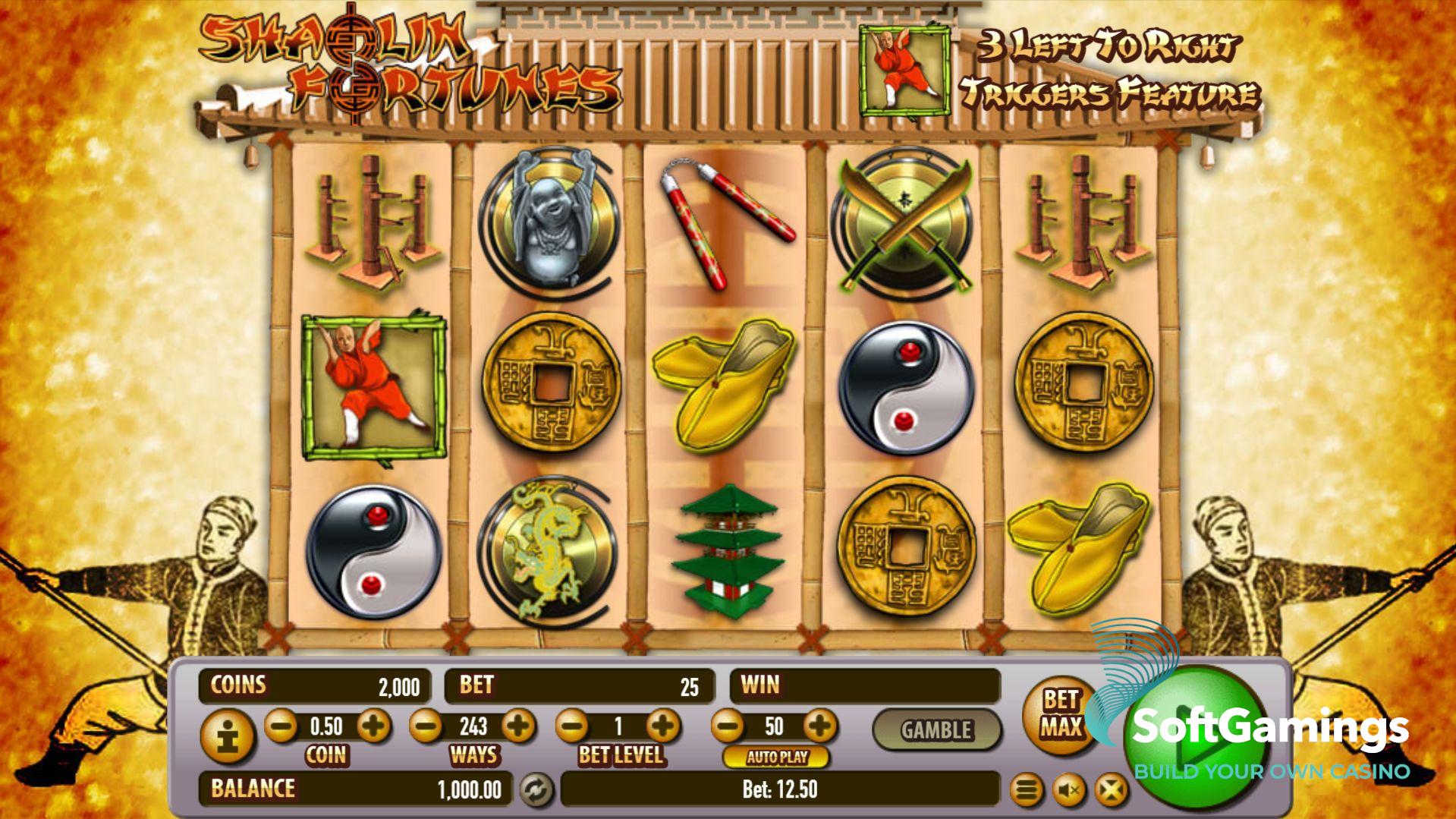Toggle the sound mute icon
Image resolution: width=1456 pixels, height=819 pixels.
point(1069,791)
